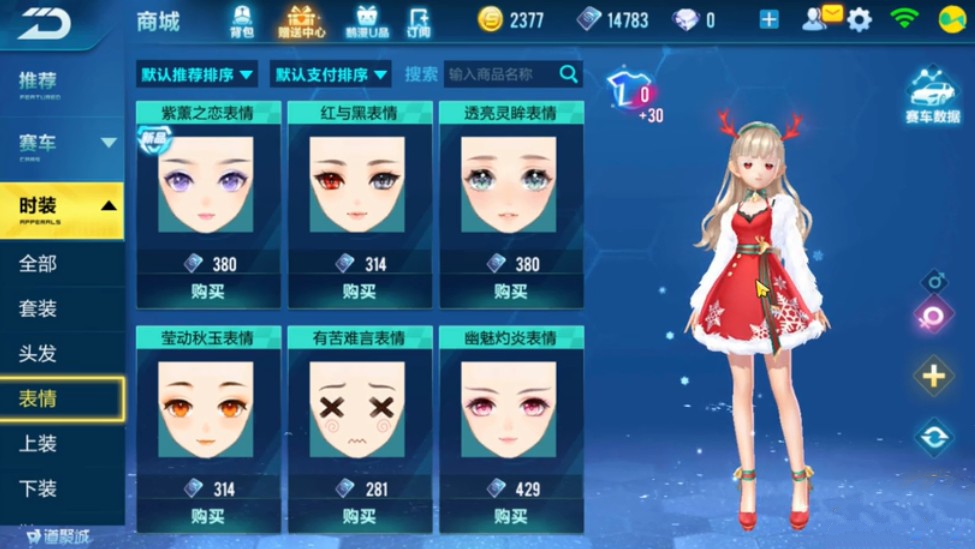Add currency with the blue plus button
Viewport: 975px width, 549px height.
point(768,20)
